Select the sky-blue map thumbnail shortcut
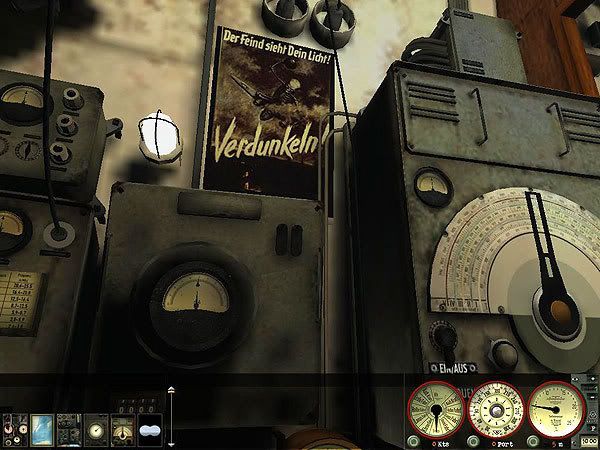Viewport: 600px width, 450px height. pos(43,428)
